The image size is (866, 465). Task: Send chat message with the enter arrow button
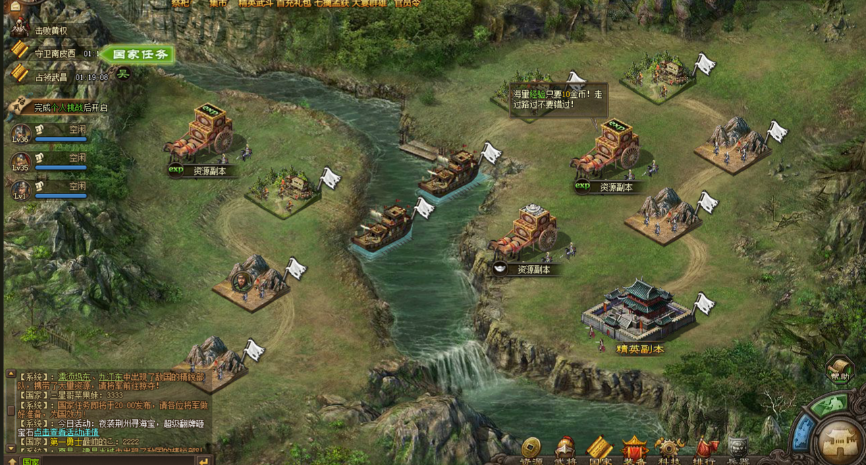tap(203, 461)
